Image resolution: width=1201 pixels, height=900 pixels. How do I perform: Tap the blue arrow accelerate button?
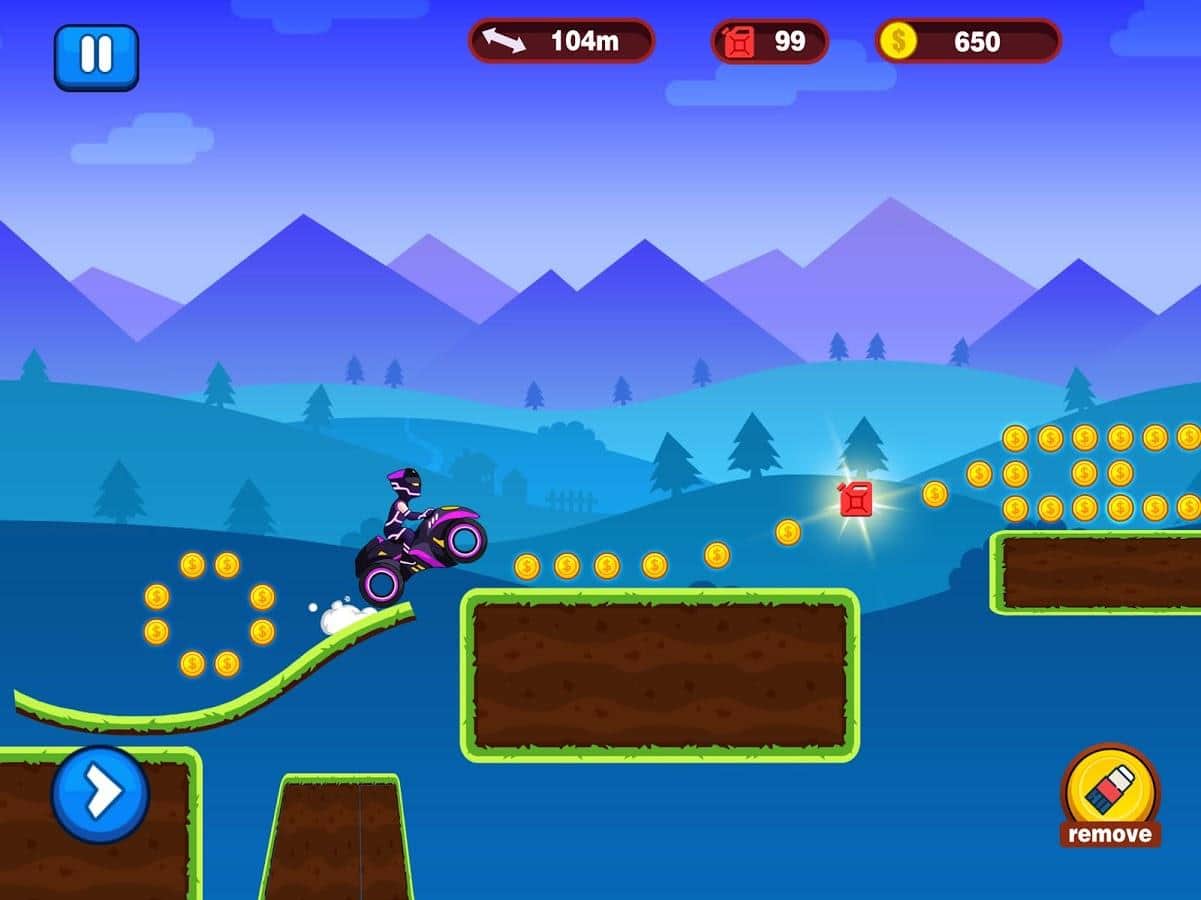(x=100, y=794)
